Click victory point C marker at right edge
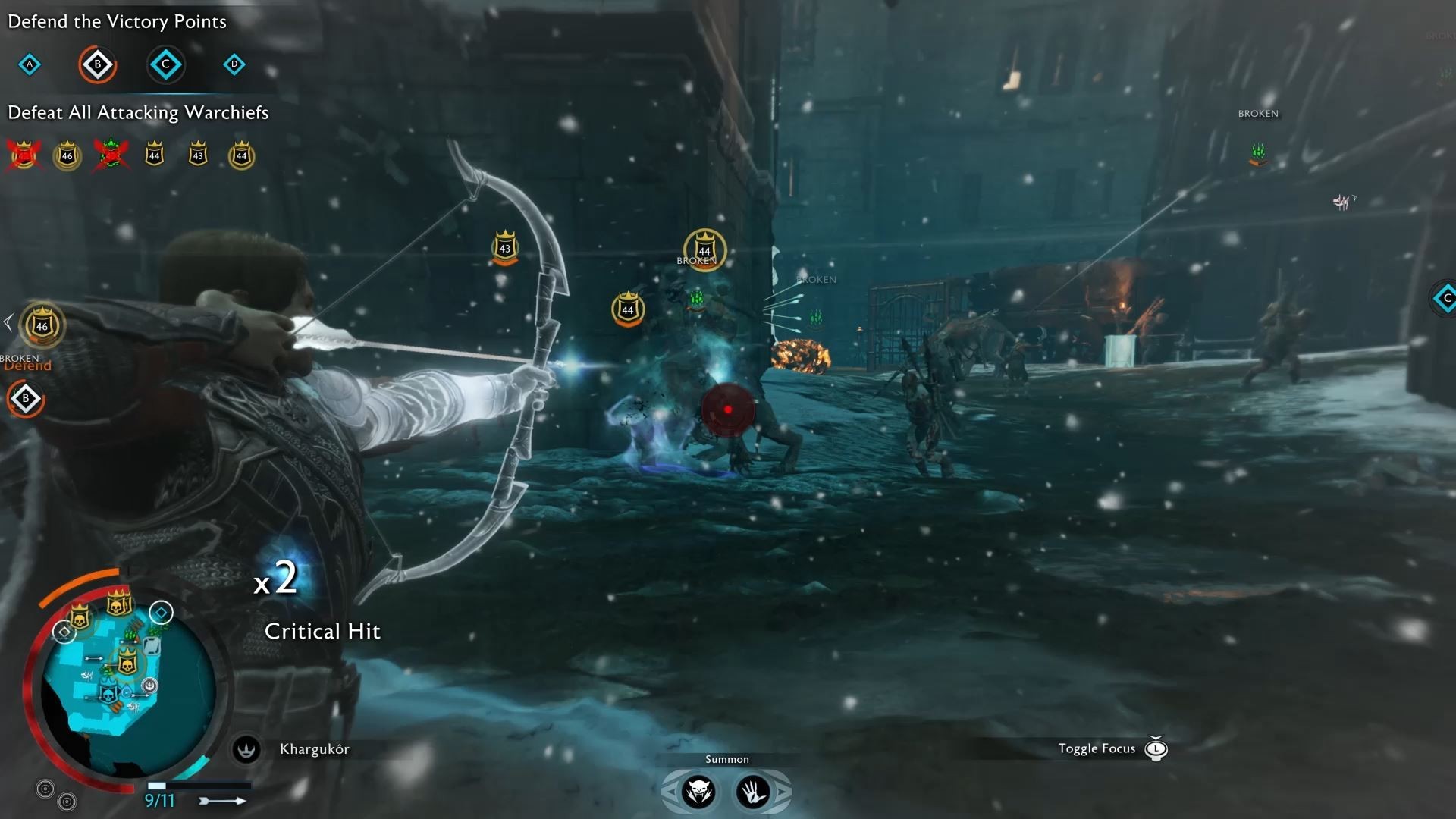The width and height of the screenshot is (1456, 819). point(1445,298)
